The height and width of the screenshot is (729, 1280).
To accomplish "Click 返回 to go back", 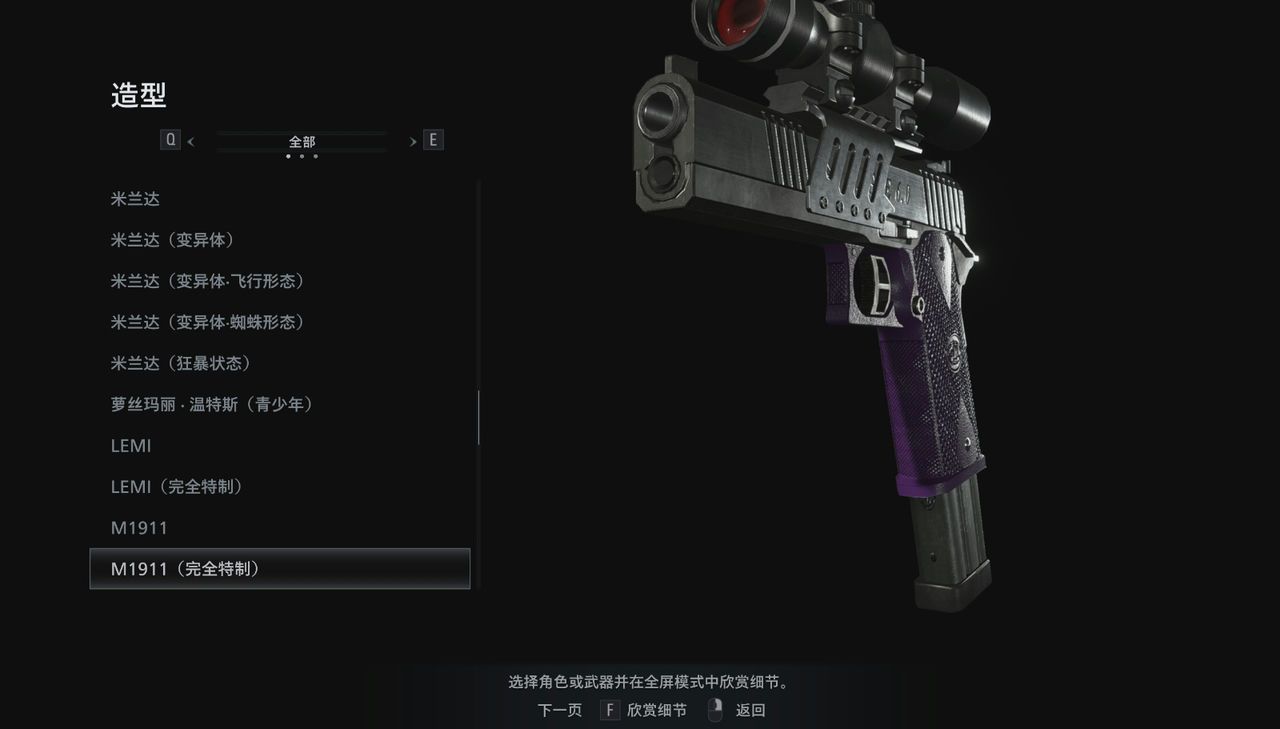I will pyautogui.click(x=751, y=709).
